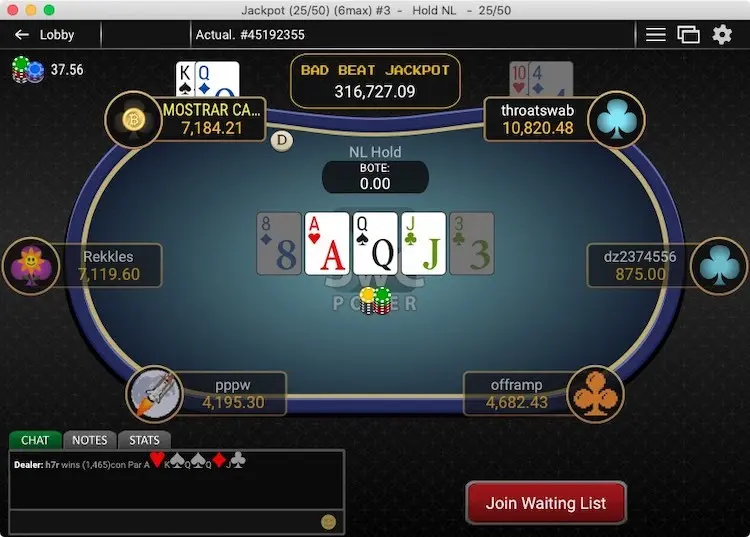Select the CHAT tab
Viewport: 750px width, 537px height.
35,440
